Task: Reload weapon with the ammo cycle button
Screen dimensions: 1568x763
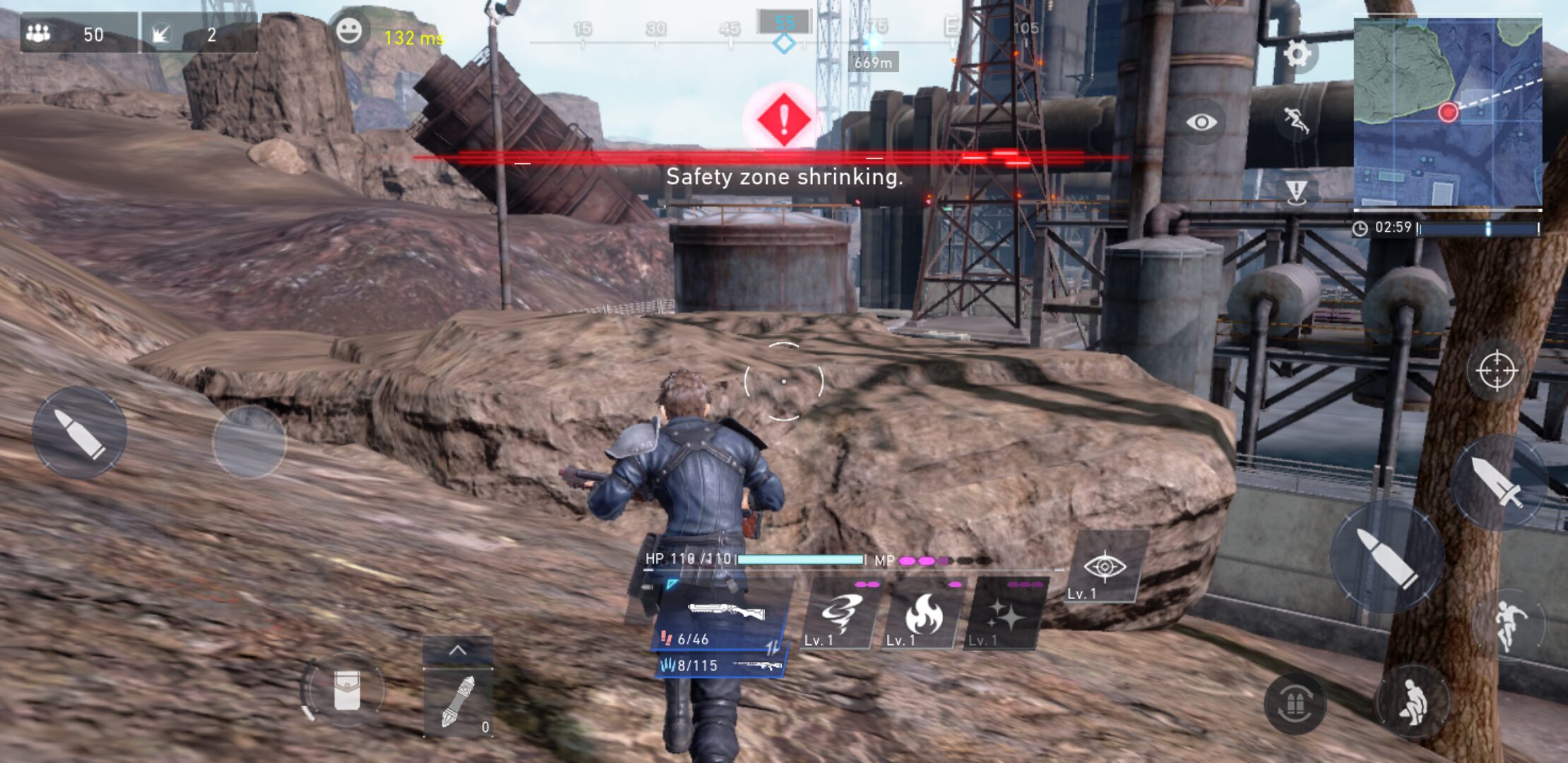Action: click(x=1295, y=703)
